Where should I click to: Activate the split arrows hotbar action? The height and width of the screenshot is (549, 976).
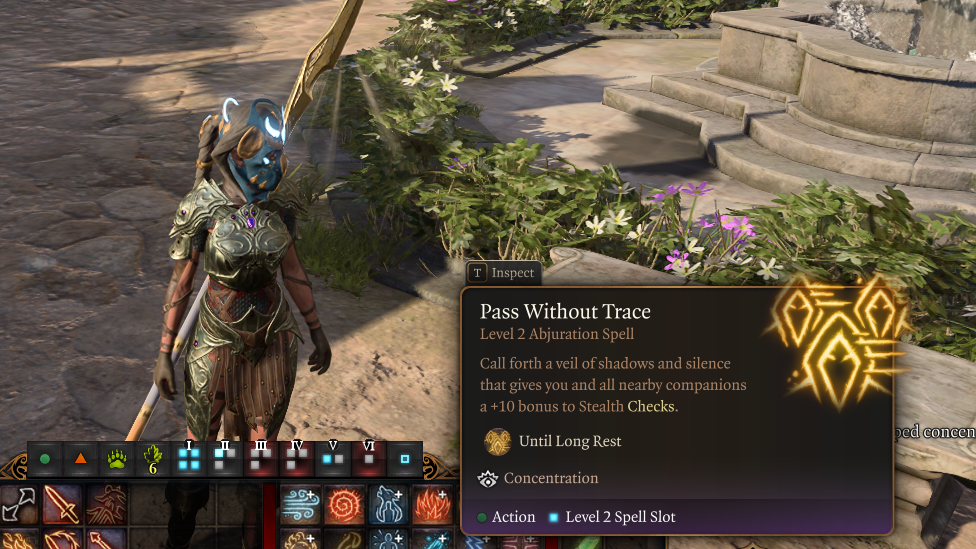pyautogui.click(x=19, y=504)
